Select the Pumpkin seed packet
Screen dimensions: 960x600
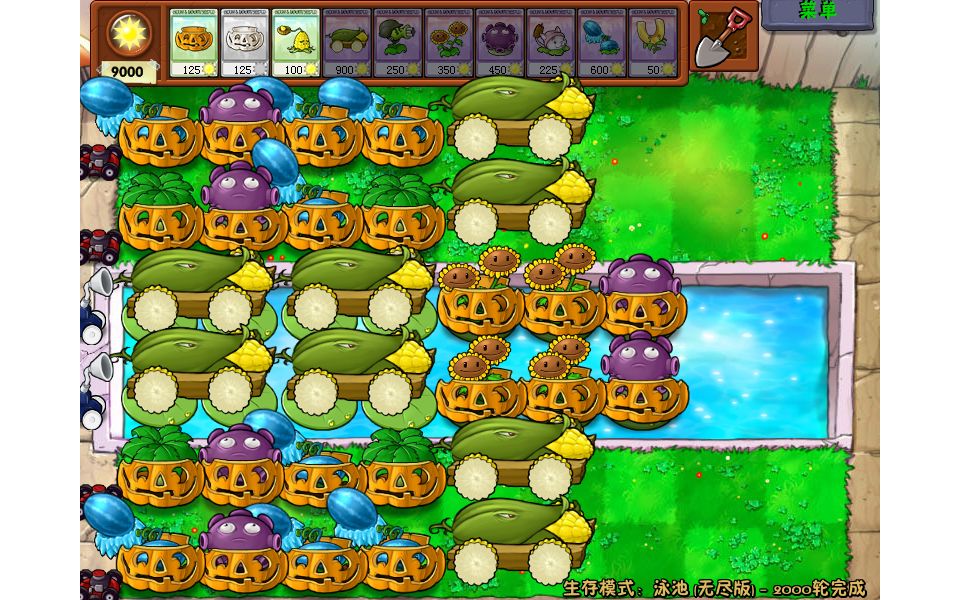pyautogui.click(x=194, y=42)
